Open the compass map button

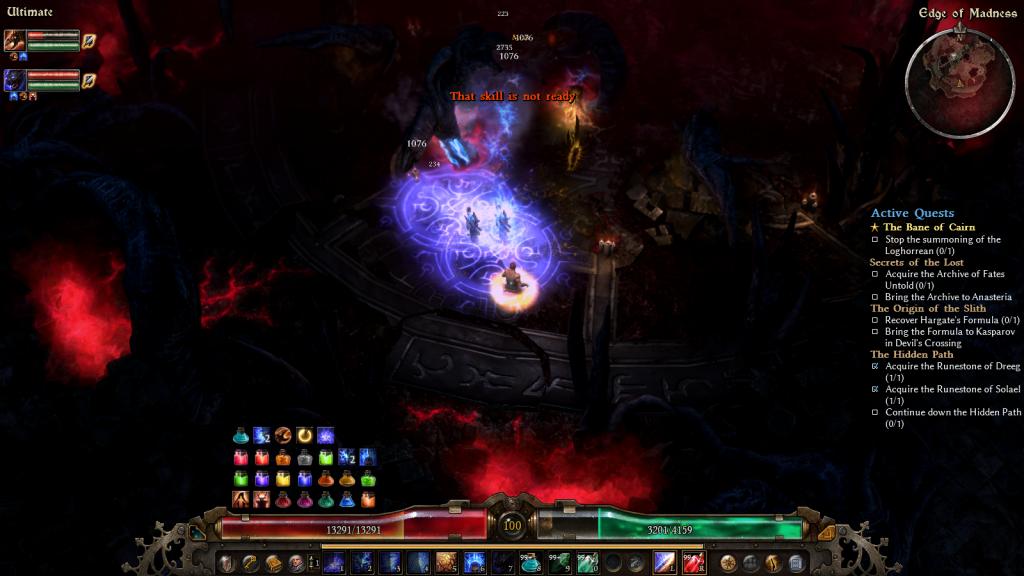[x=728, y=563]
